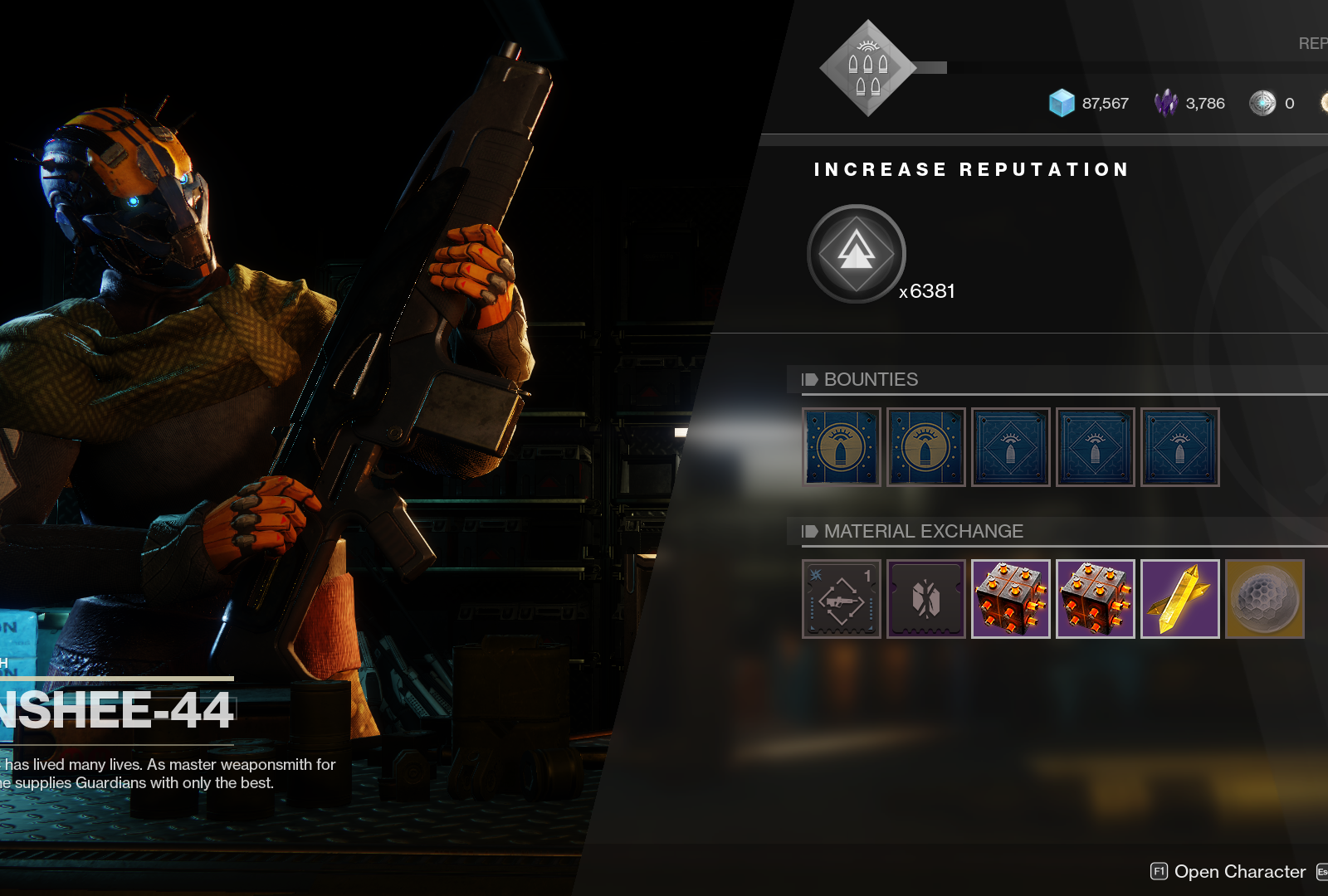1328x896 pixels.
Task: Click the Legendary Shards currency icon
Action: 1165,103
